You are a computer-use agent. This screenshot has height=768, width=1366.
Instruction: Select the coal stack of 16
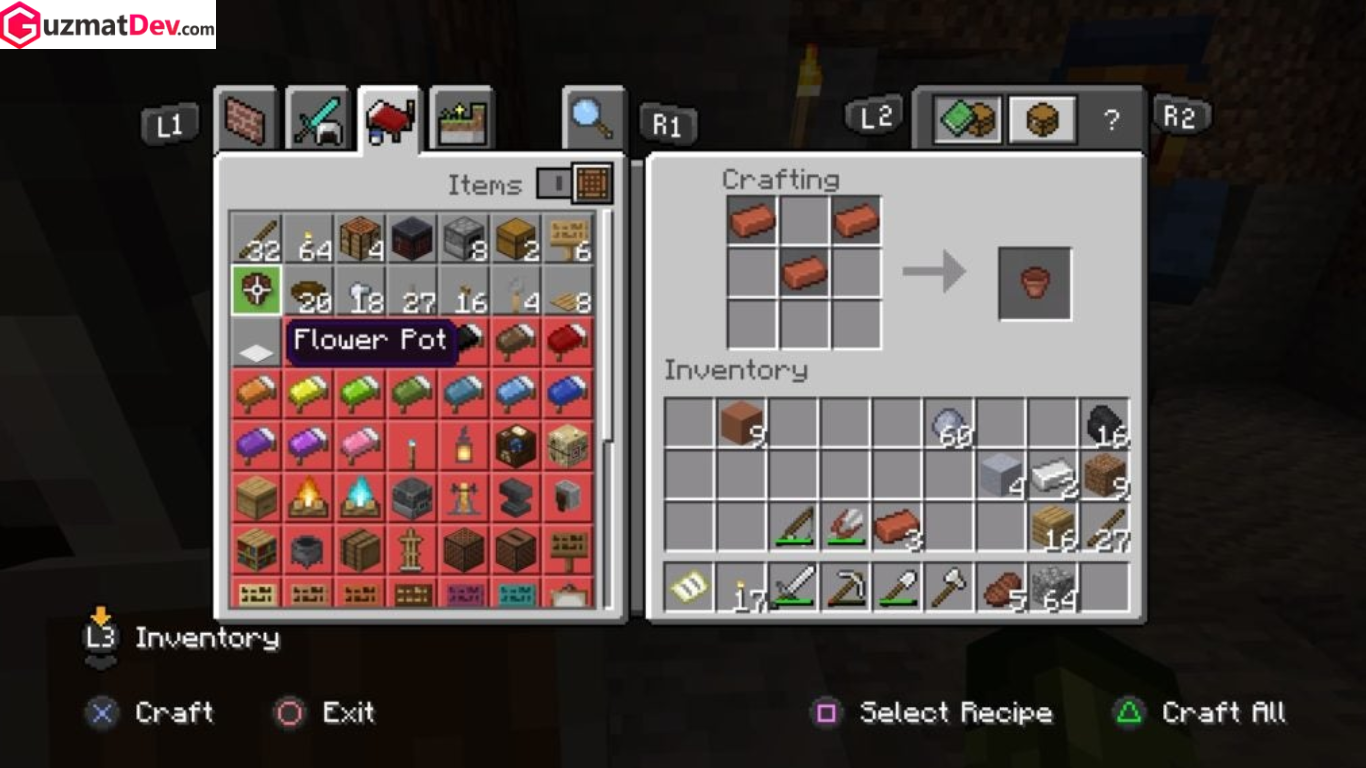click(x=1104, y=423)
